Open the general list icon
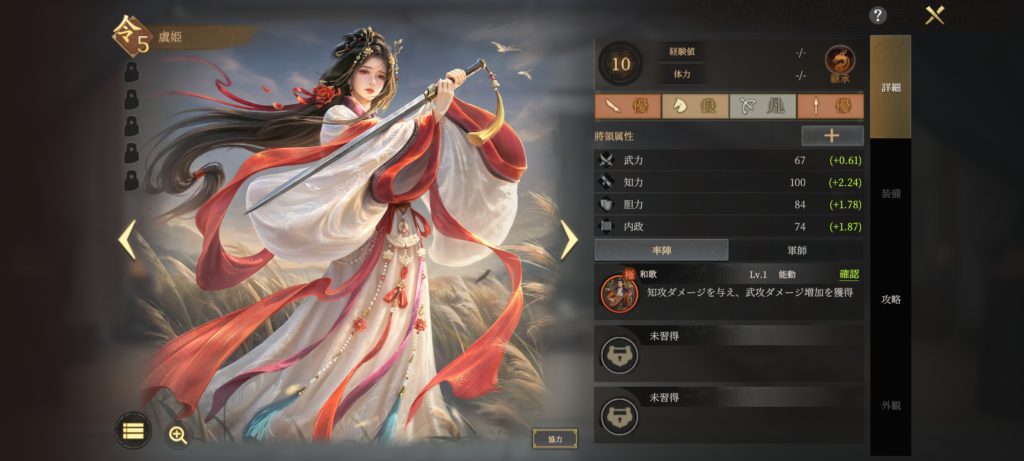The image size is (1024, 461). pos(133,431)
